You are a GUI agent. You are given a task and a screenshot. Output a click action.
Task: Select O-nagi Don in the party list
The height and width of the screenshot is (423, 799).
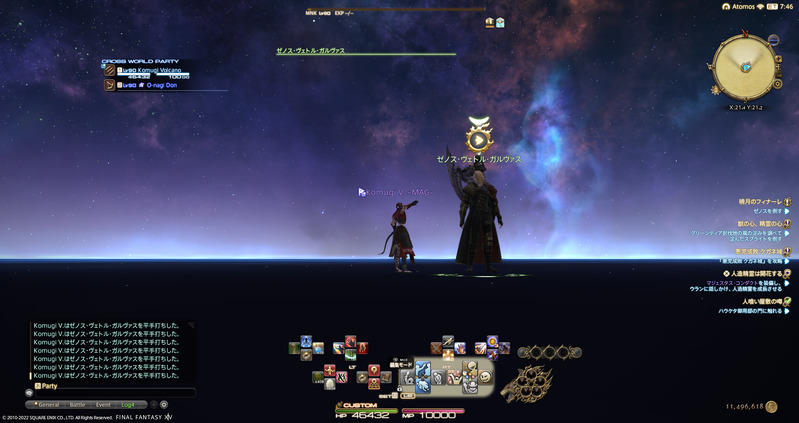point(150,85)
